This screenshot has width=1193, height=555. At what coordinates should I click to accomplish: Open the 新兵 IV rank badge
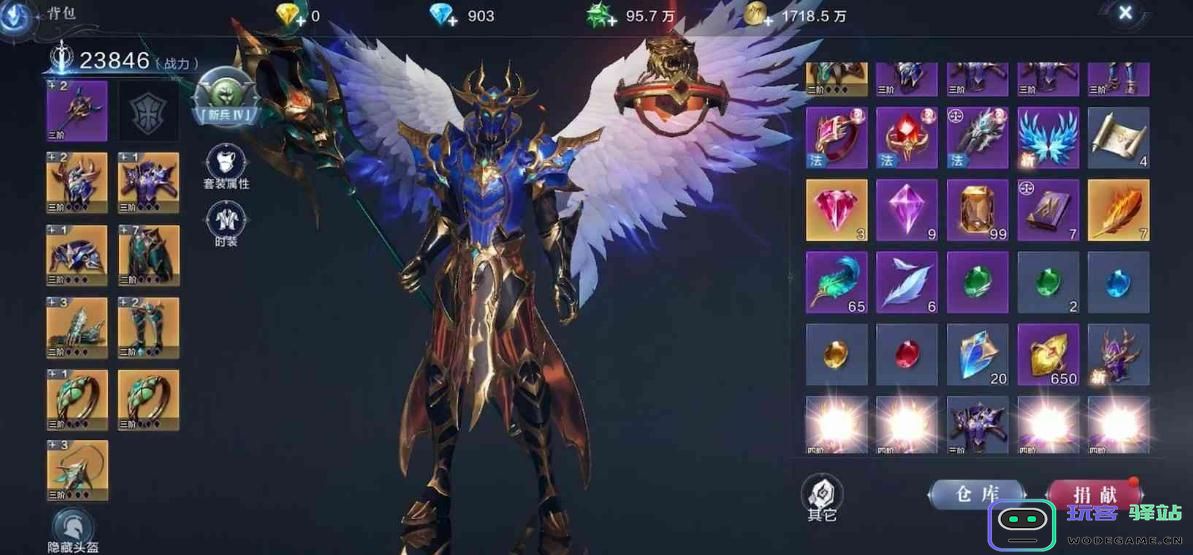click(226, 99)
